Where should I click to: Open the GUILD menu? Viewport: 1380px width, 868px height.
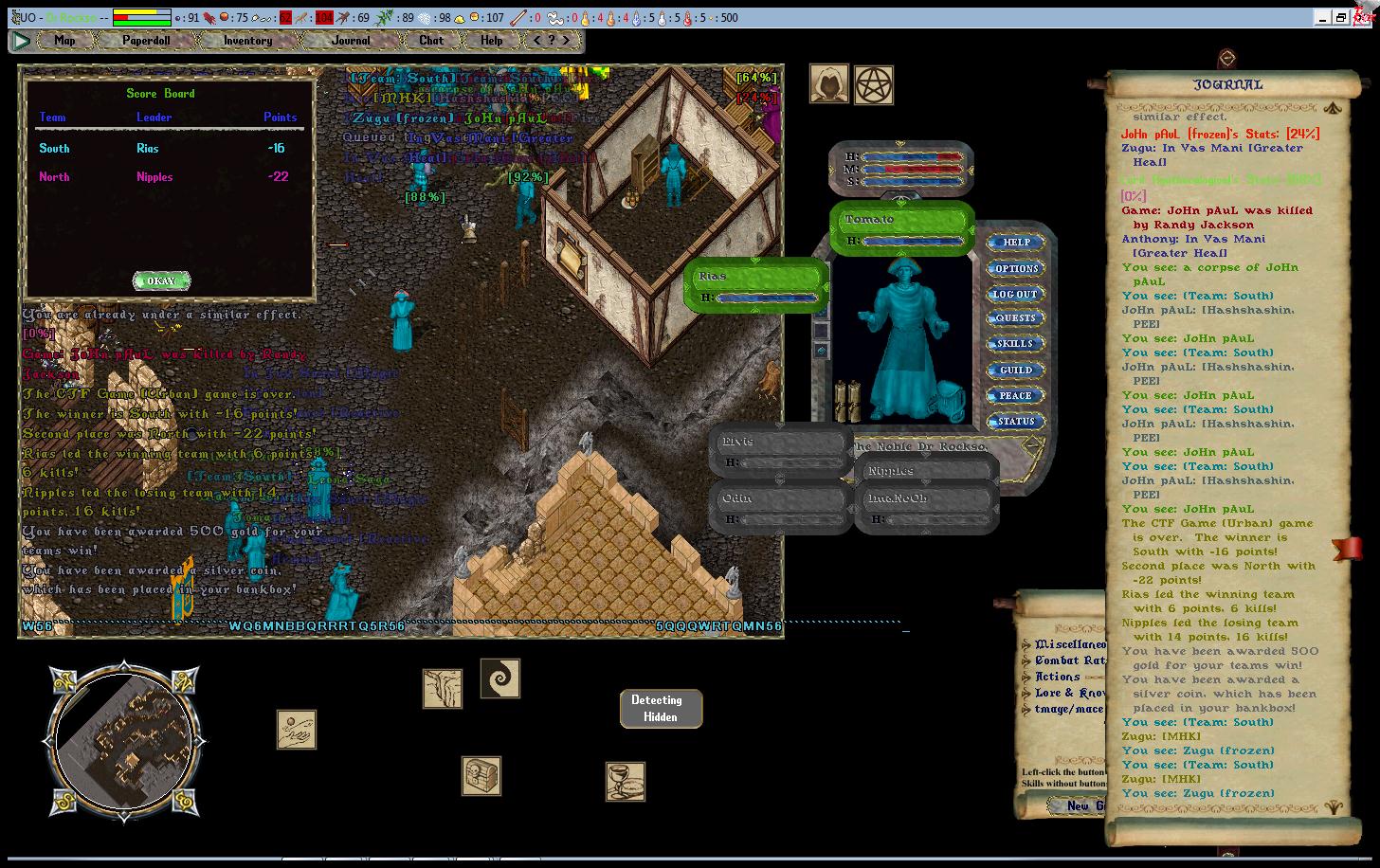[1016, 371]
